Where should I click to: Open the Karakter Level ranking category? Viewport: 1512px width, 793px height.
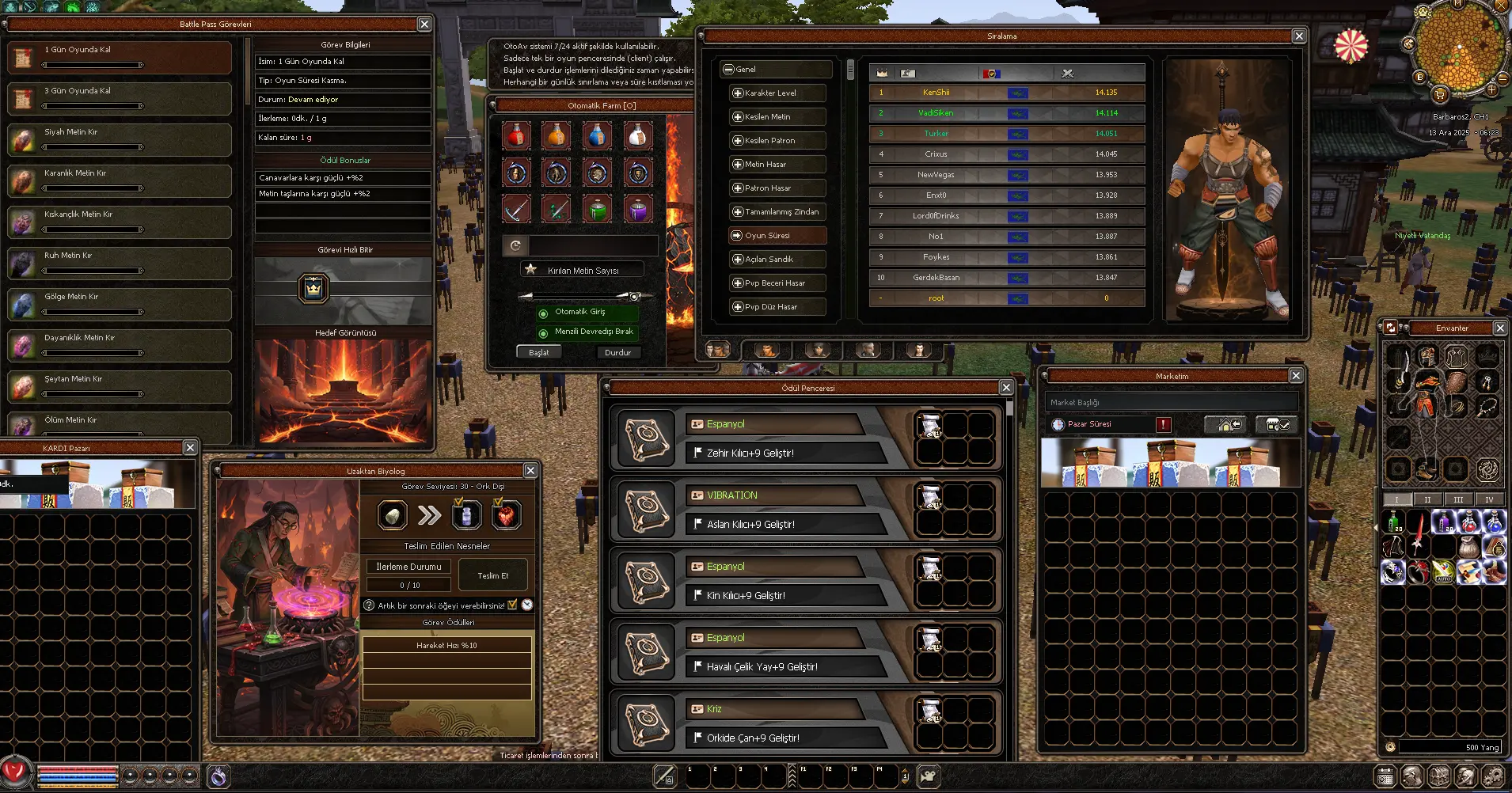(x=777, y=93)
